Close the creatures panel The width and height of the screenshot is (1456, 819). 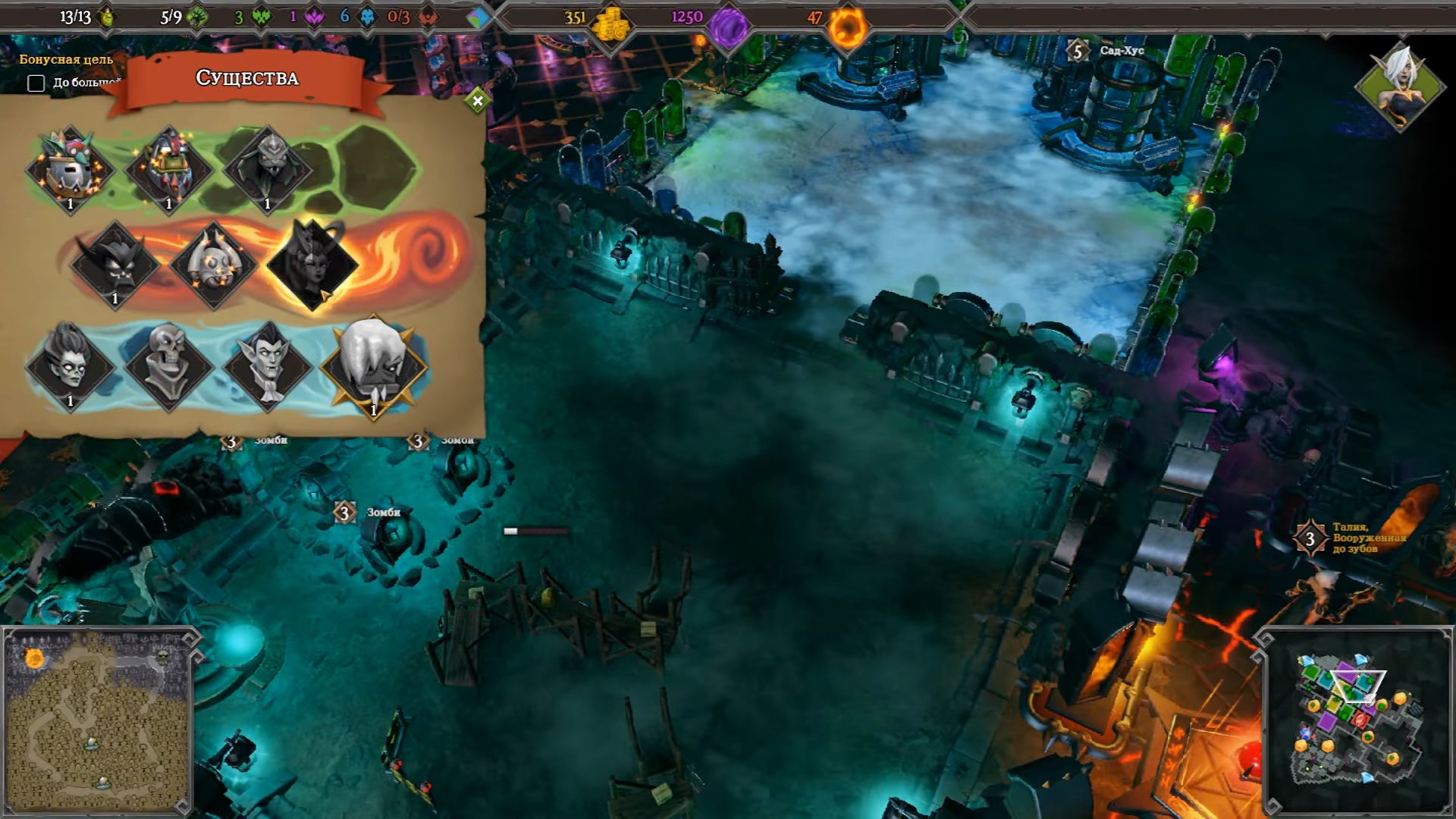477,100
